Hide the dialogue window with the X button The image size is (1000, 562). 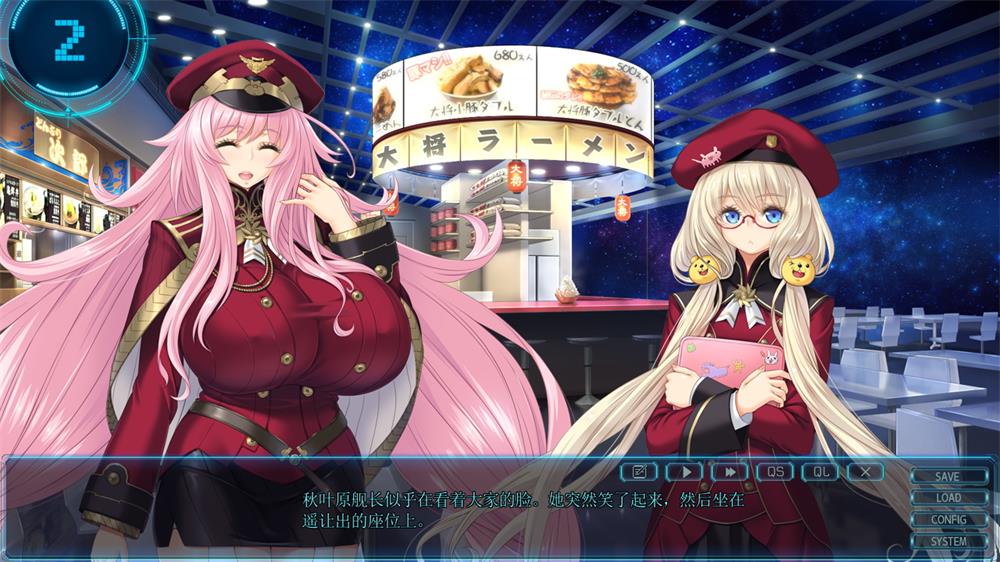(x=865, y=471)
